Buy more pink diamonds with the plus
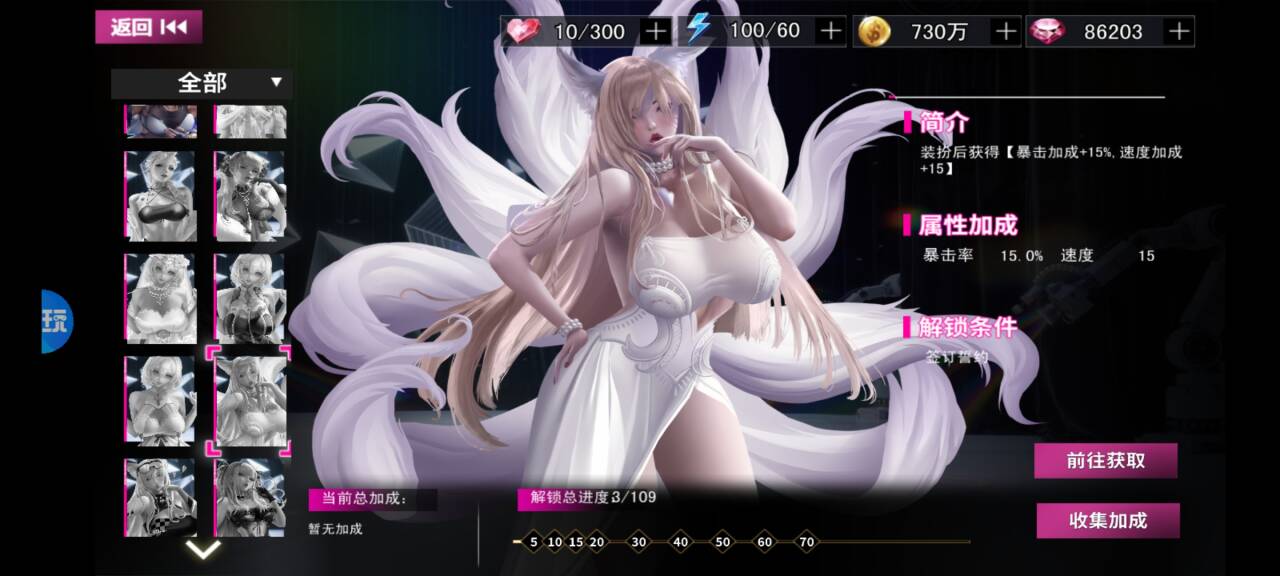1280x576 pixels. point(1180,31)
